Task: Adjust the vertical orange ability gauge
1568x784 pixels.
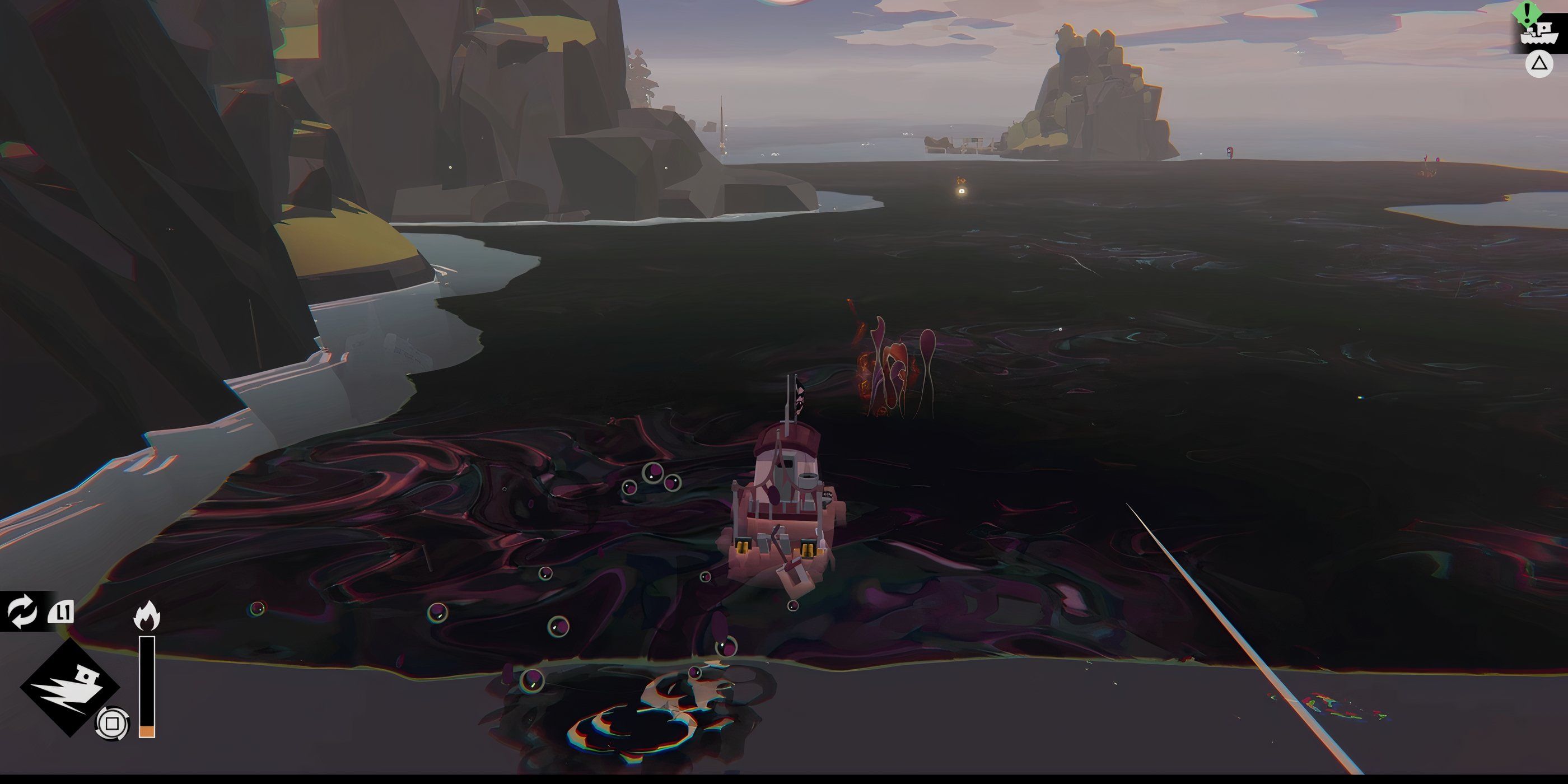Action: pyautogui.click(x=147, y=684)
